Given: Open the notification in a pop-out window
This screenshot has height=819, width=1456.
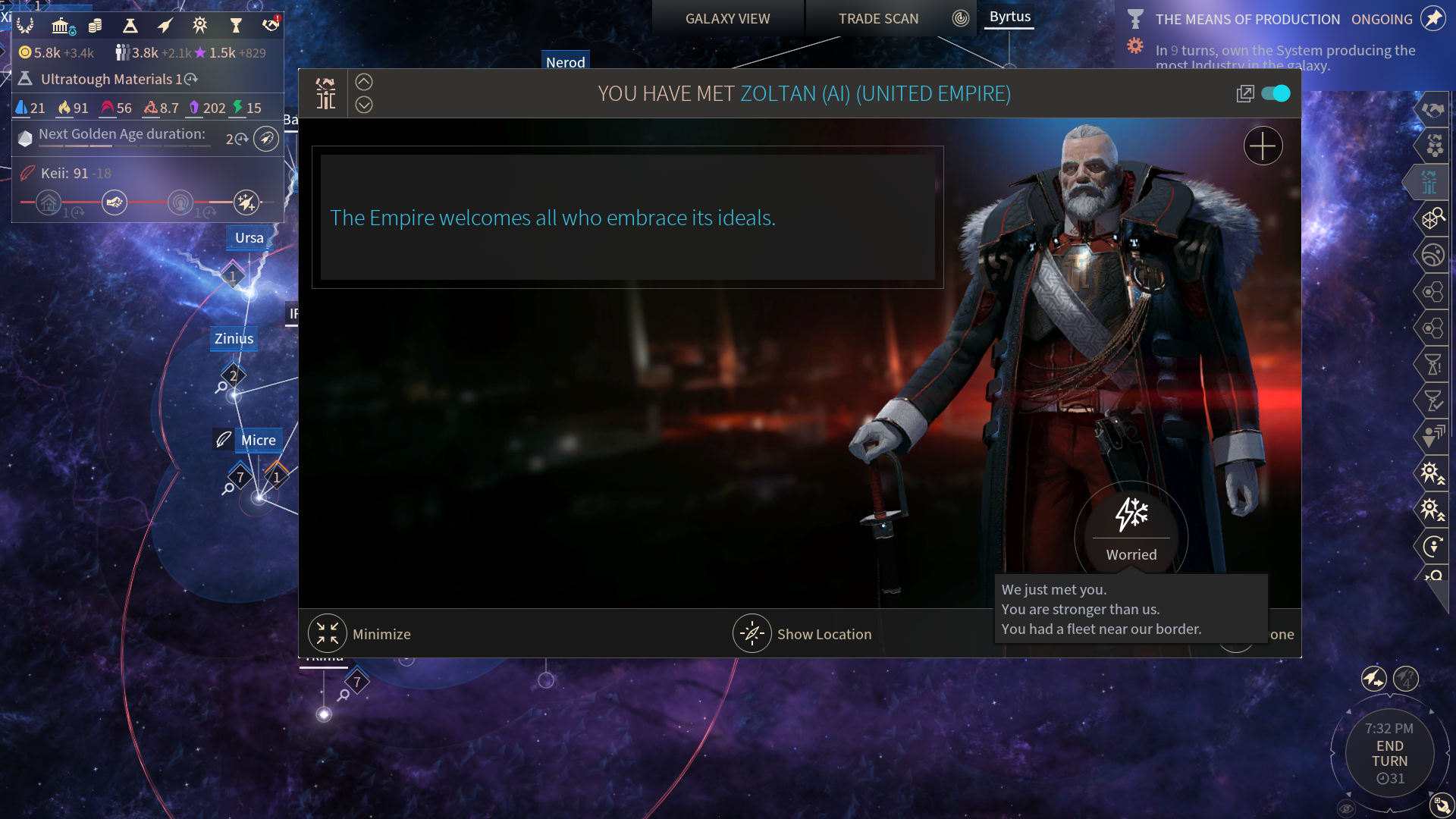Looking at the screenshot, I should (x=1244, y=93).
